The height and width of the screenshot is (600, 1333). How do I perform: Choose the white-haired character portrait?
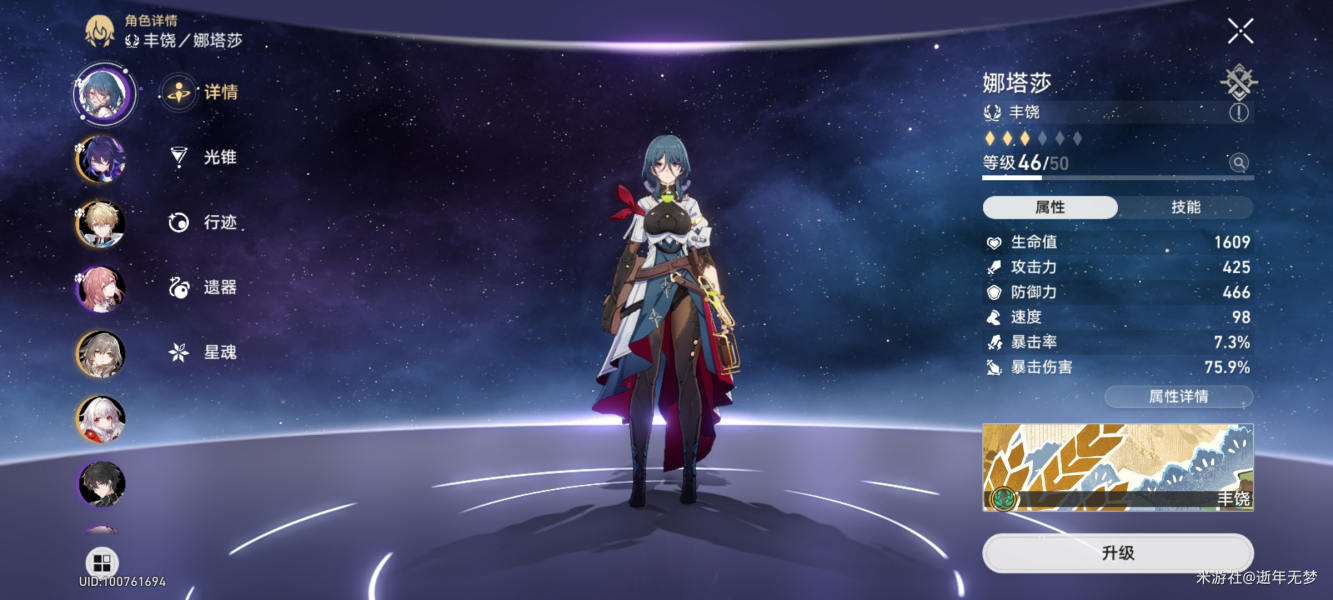(x=101, y=419)
